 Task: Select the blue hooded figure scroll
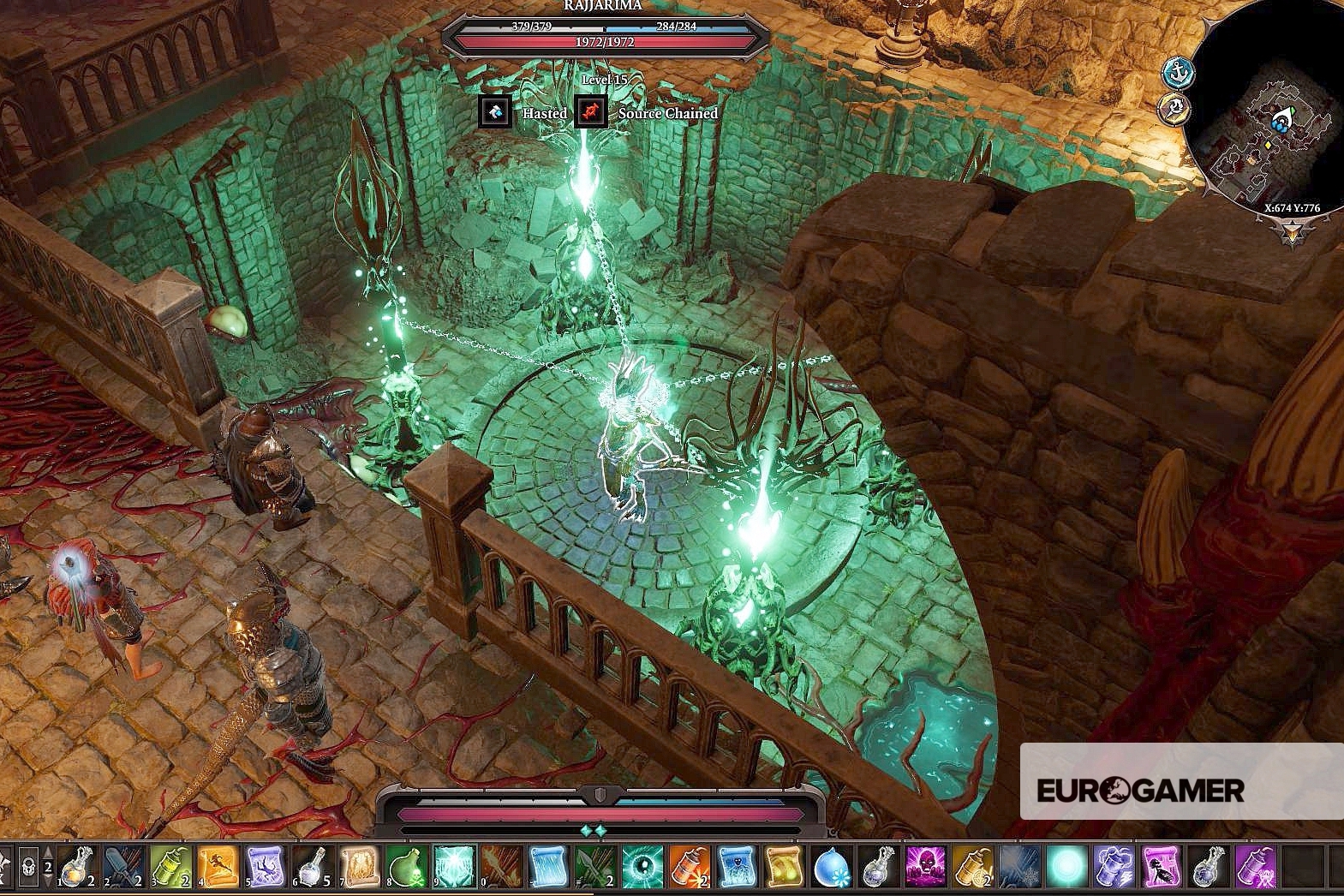pos(737,867)
